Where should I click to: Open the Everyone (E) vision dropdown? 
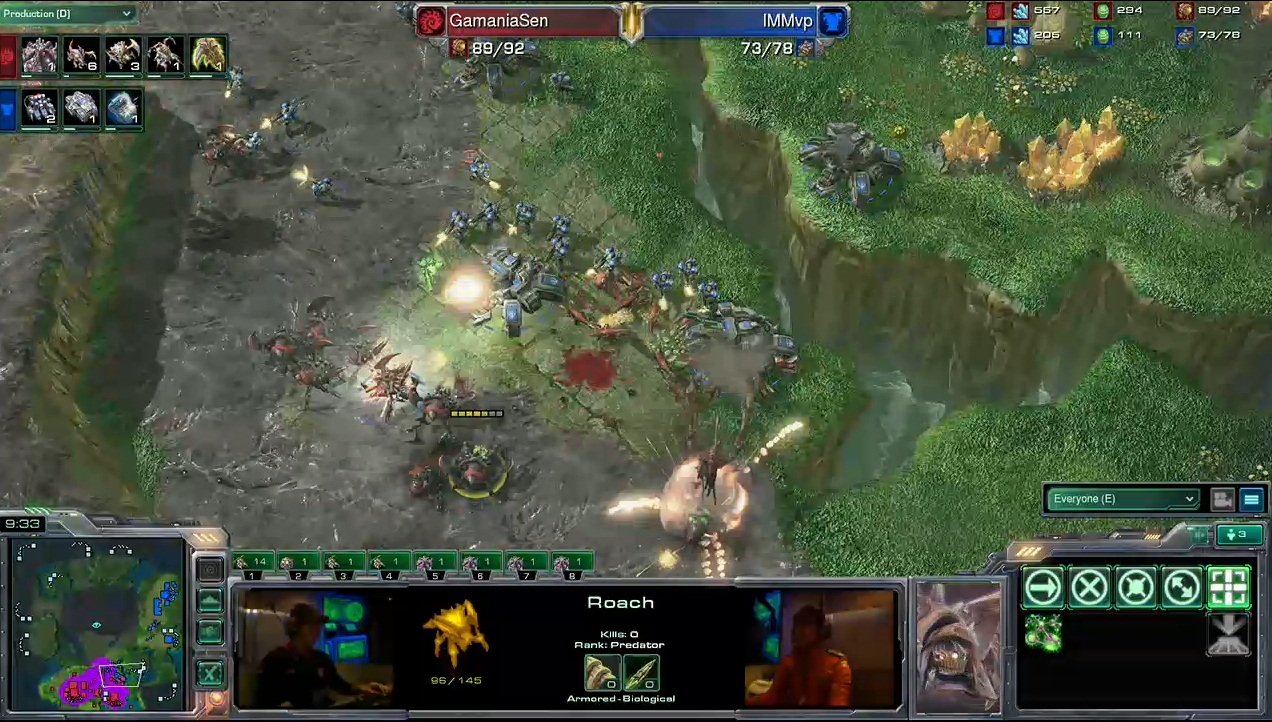click(x=1120, y=499)
